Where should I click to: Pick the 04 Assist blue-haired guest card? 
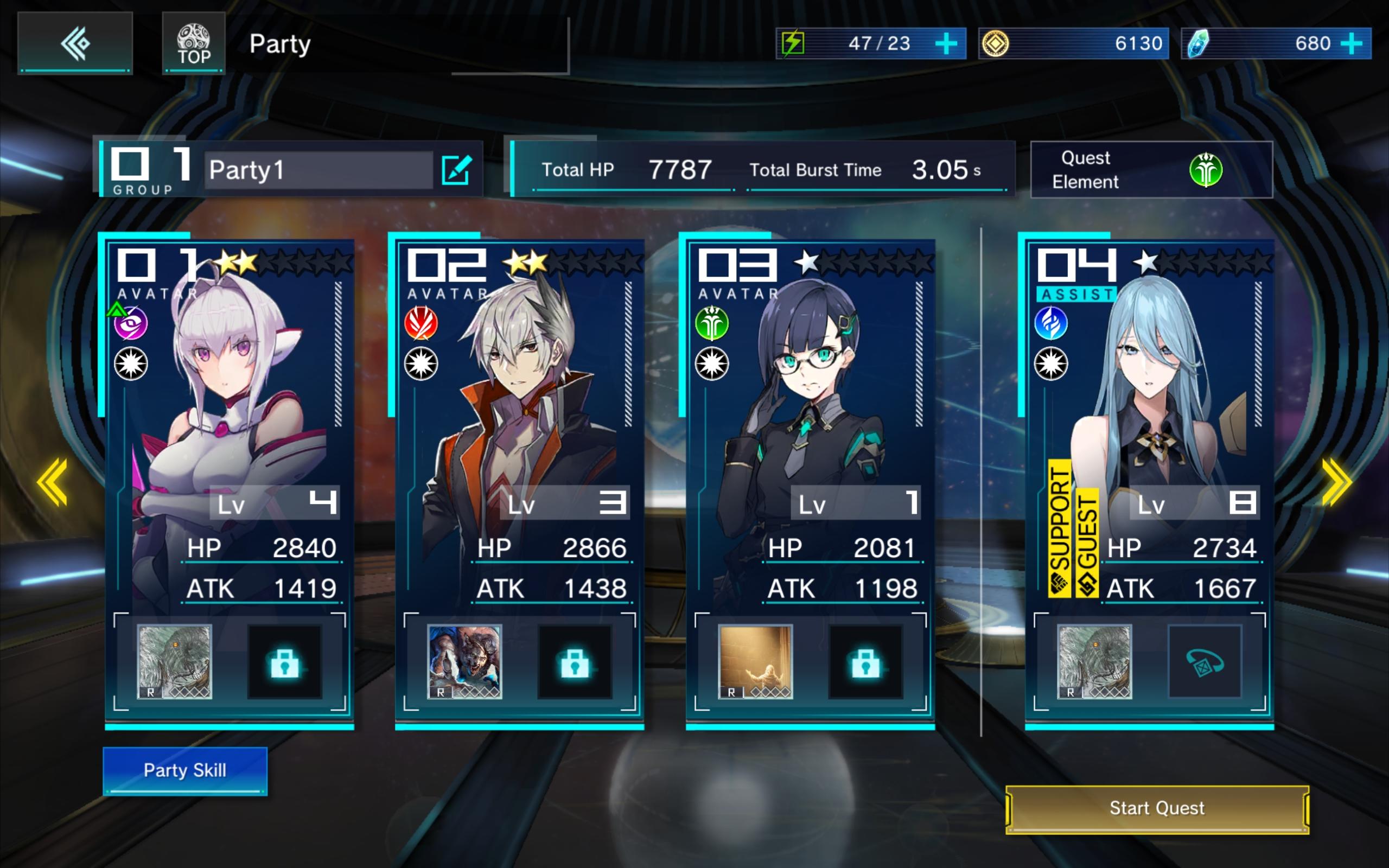point(1149,413)
